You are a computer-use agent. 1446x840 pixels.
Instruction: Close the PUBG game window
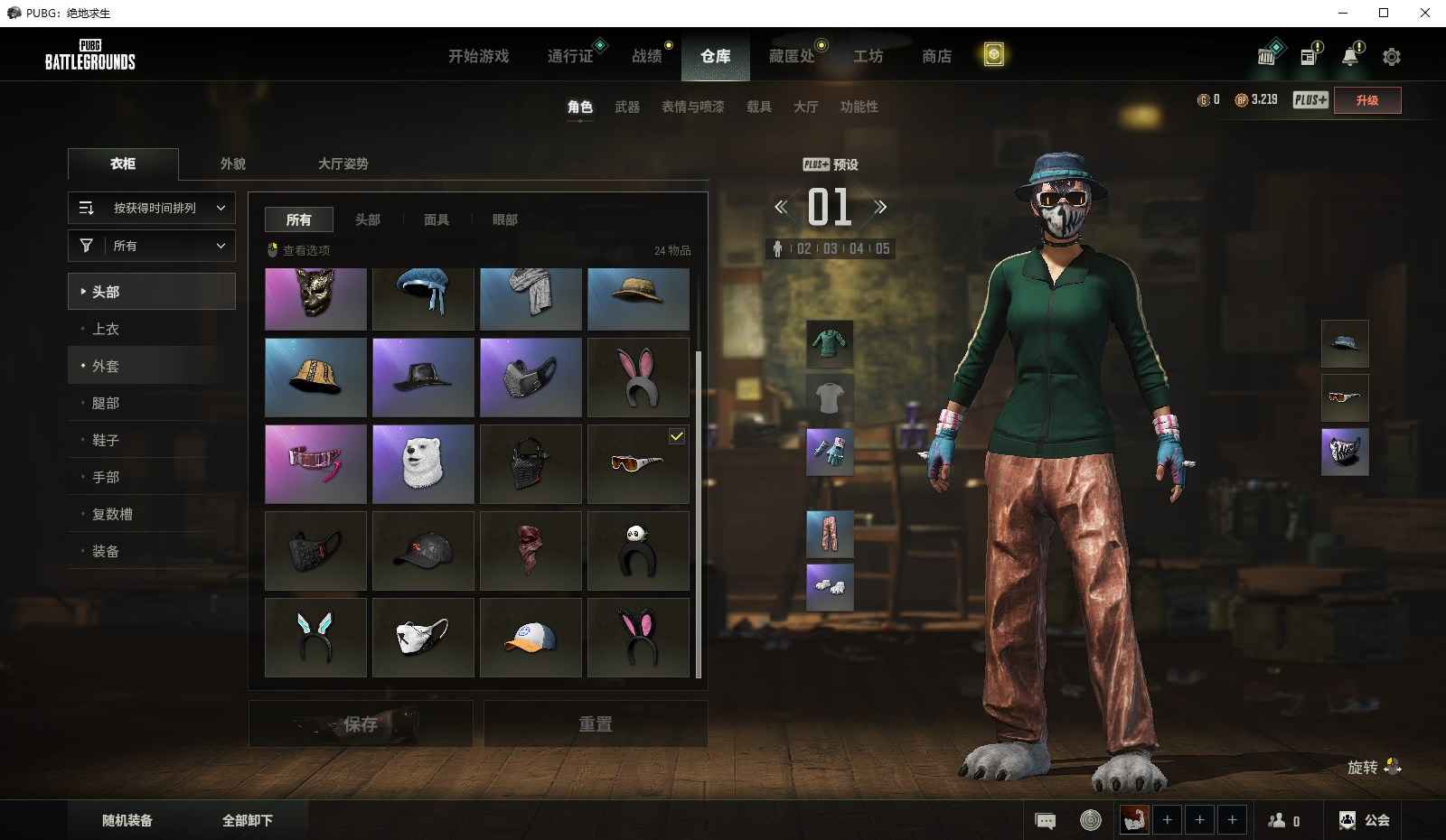coord(1425,13)
